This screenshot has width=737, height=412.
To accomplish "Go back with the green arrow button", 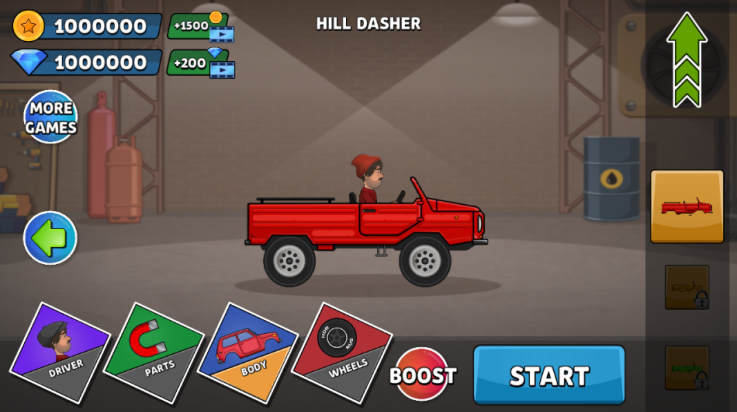I will pos(50,237).
